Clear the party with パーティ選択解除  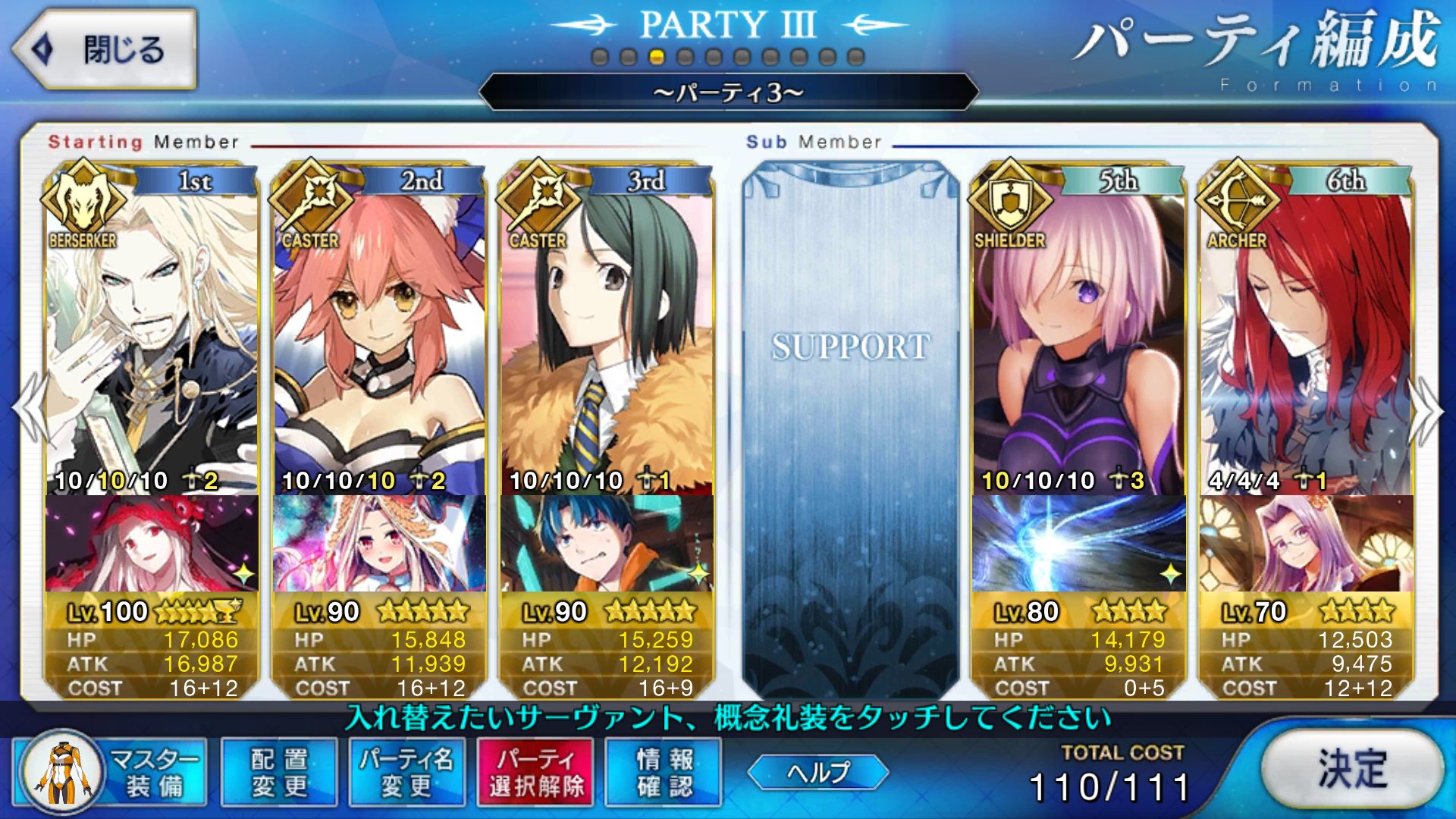click(x=536, y=772)
